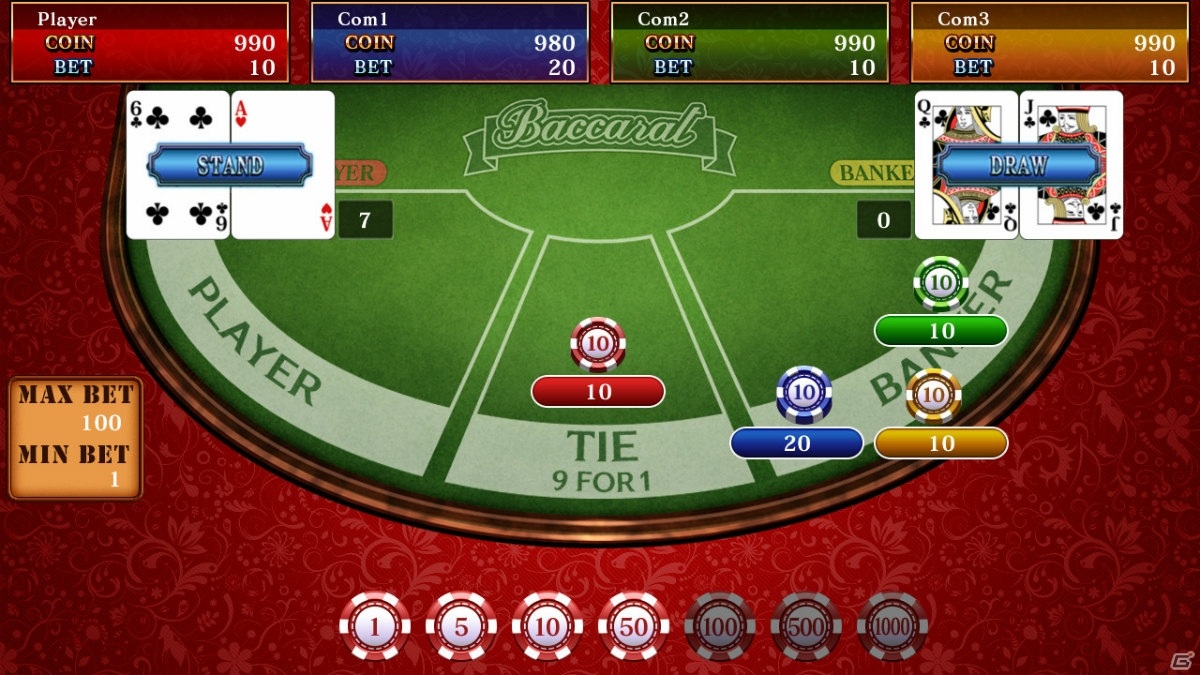Select the 1 coin chip
1200x675 pixels.
coord(375,627)
